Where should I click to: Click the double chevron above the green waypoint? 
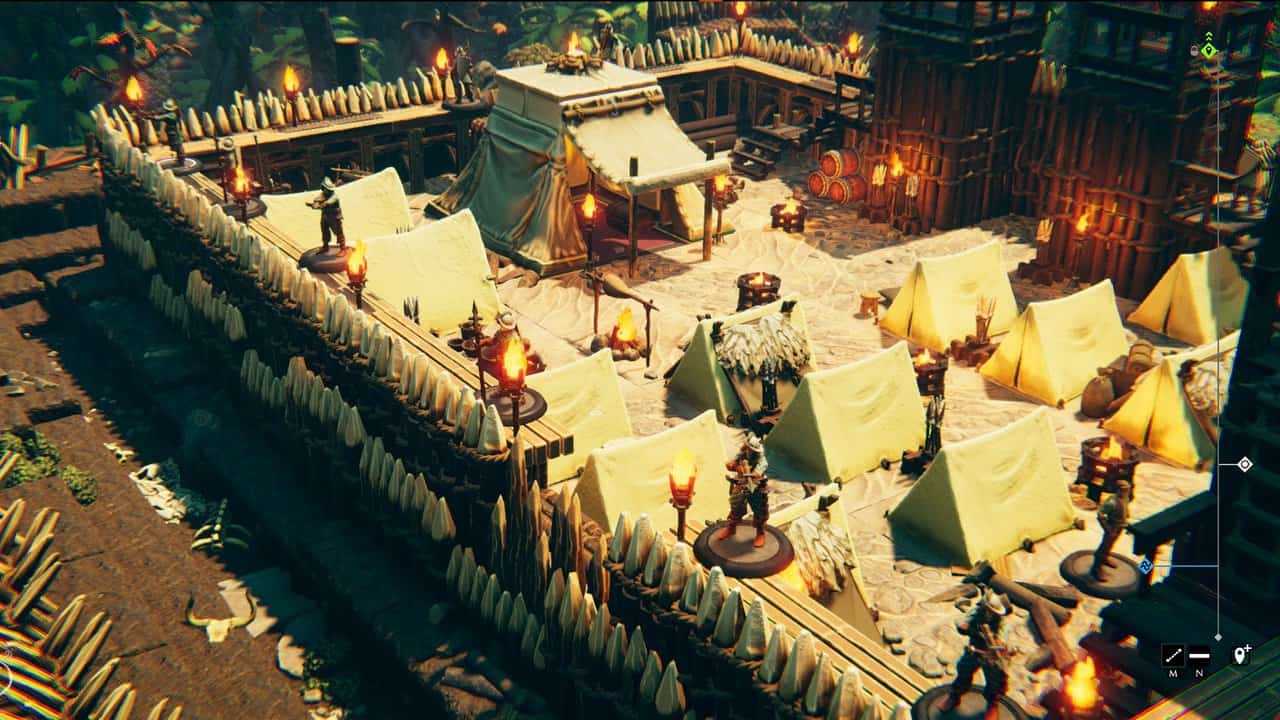[1209, 36]
